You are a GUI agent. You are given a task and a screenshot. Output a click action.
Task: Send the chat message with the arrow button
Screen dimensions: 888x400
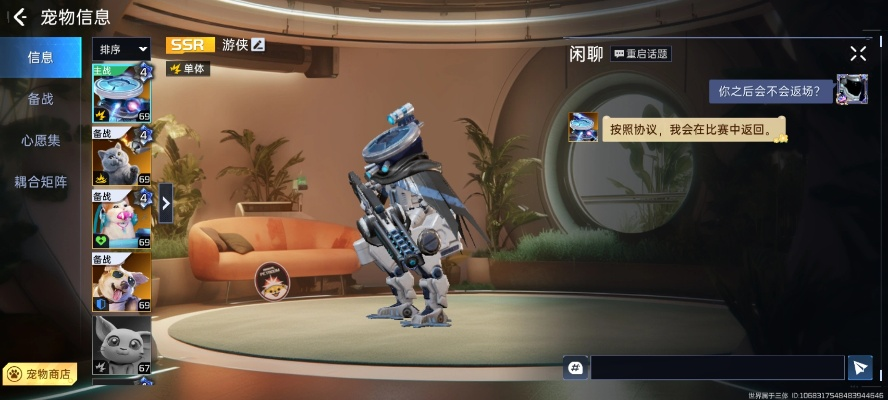[859, 368]
